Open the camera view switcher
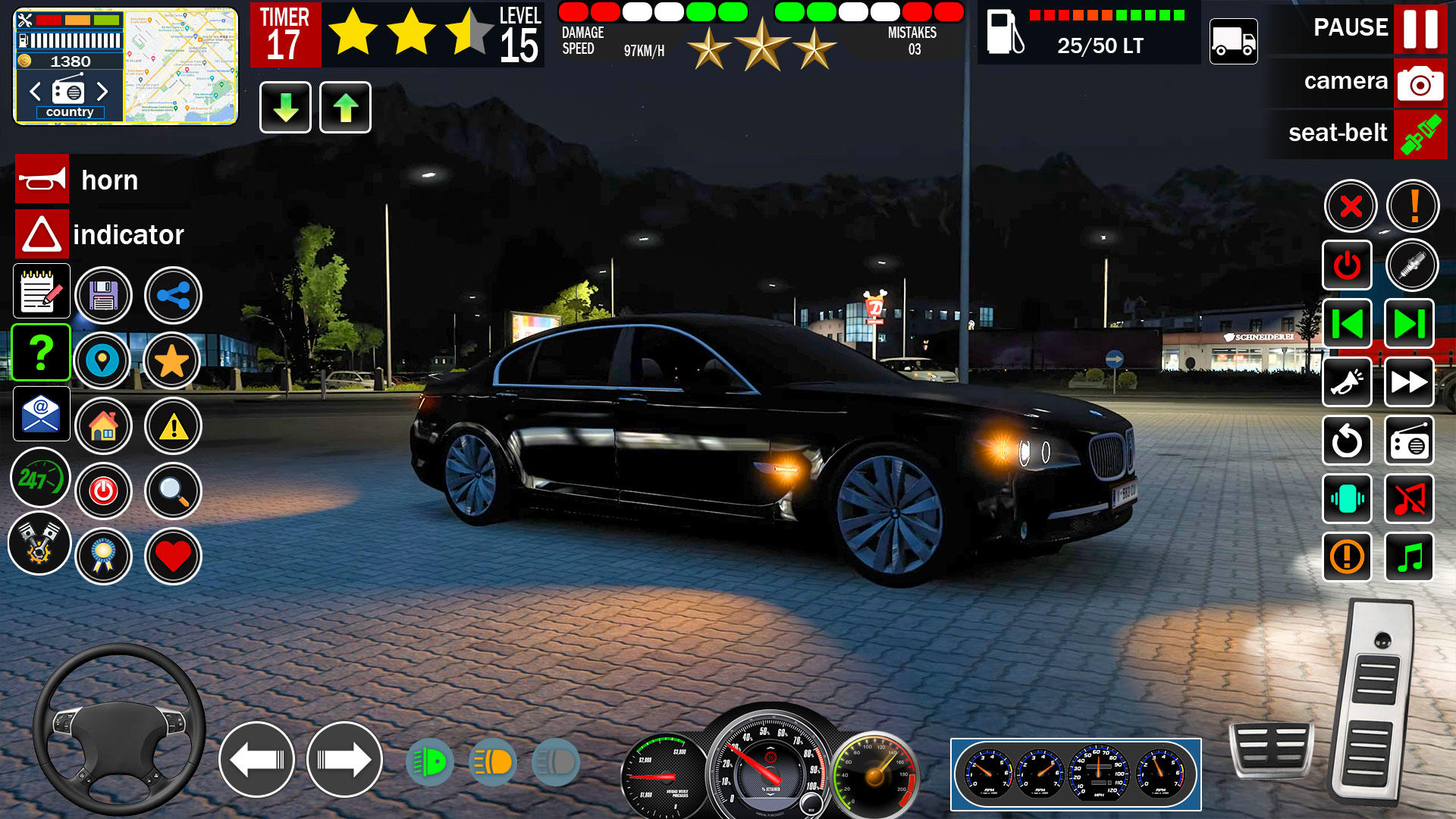This screenshot has width=1456, height=819. click(1420, 82)
